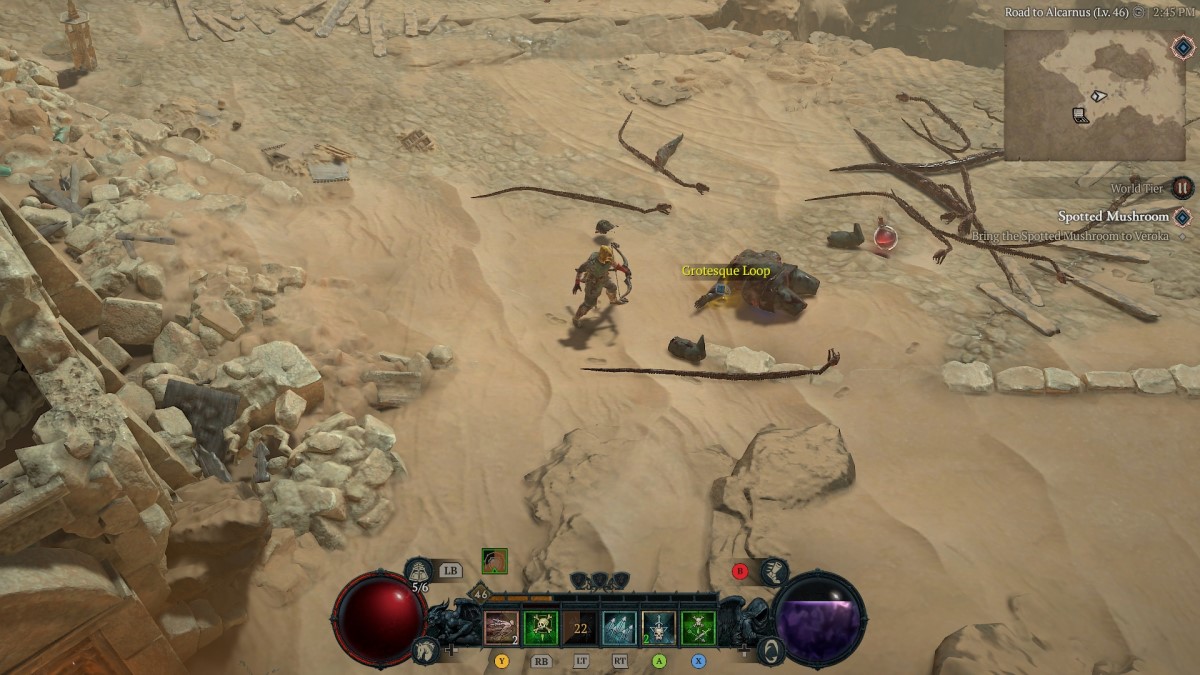Activate the green skull skill in slot two

[x=541, y=628]
